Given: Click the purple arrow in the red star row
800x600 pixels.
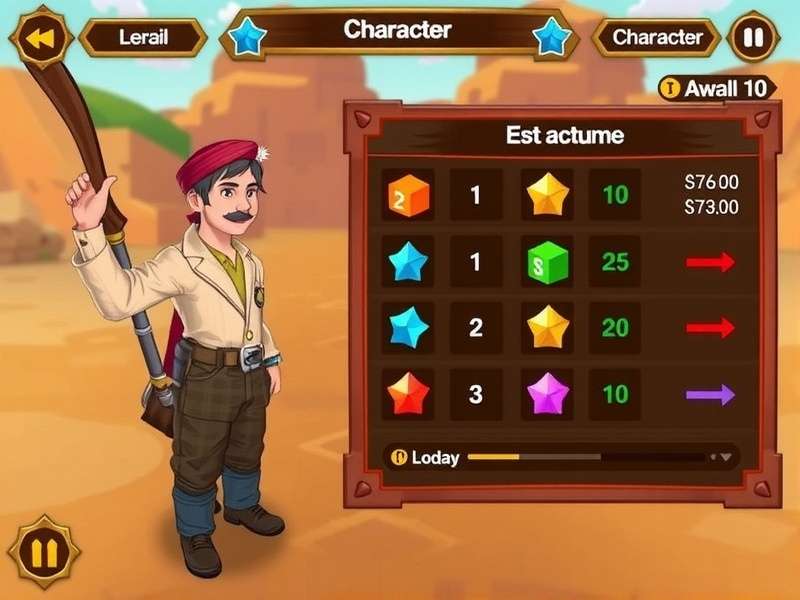Looking at the screenshot, I should [x=710, y=394].
